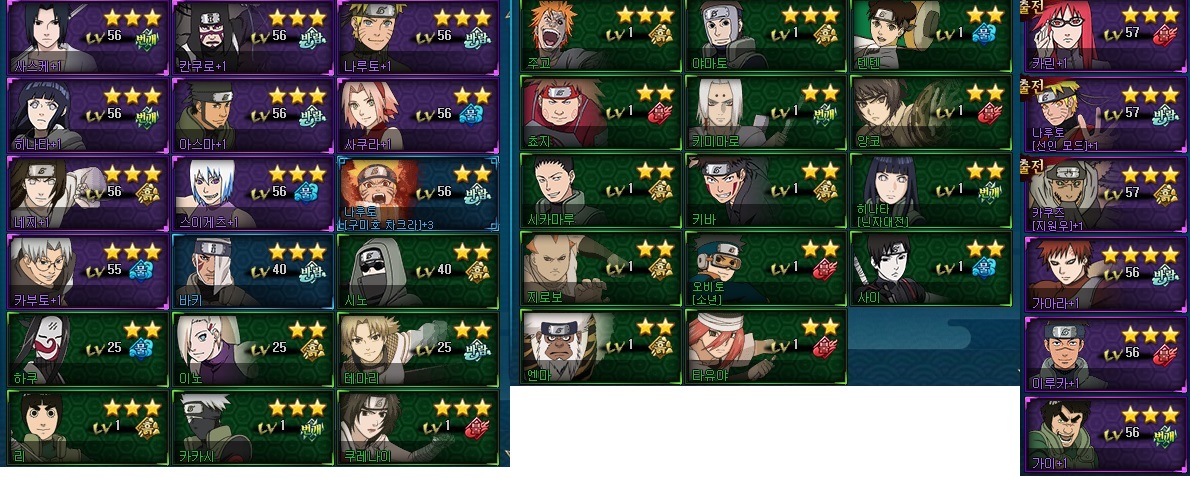Select the red-haired Karin card
The width and height of the screenshot is (1190, 478).
[x=1104, y=37]
